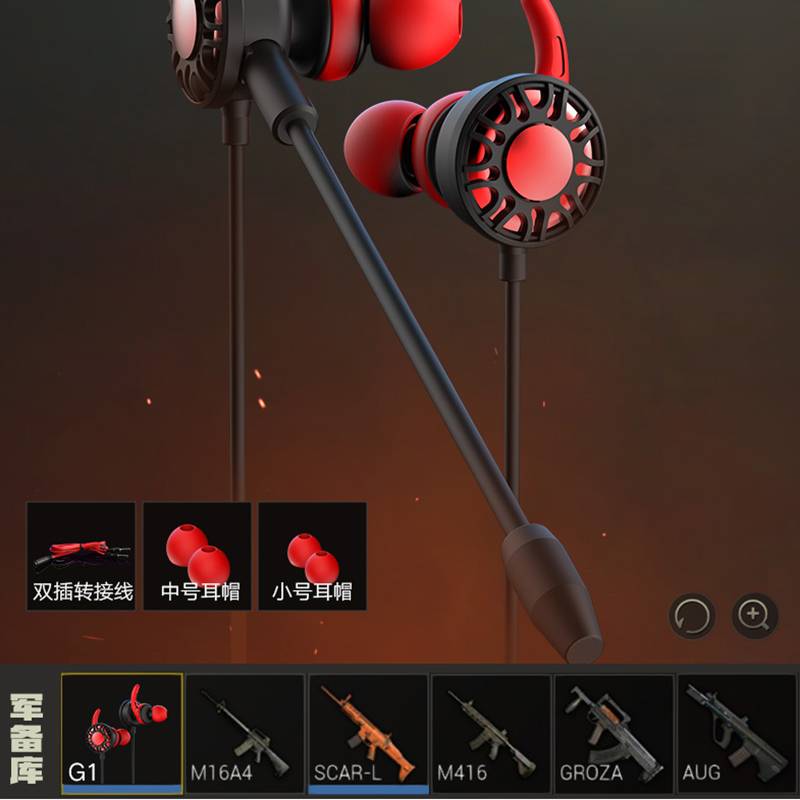Choose the AUG rifle slot
Screen dimensions: 800x800
[x=736, y=733]
